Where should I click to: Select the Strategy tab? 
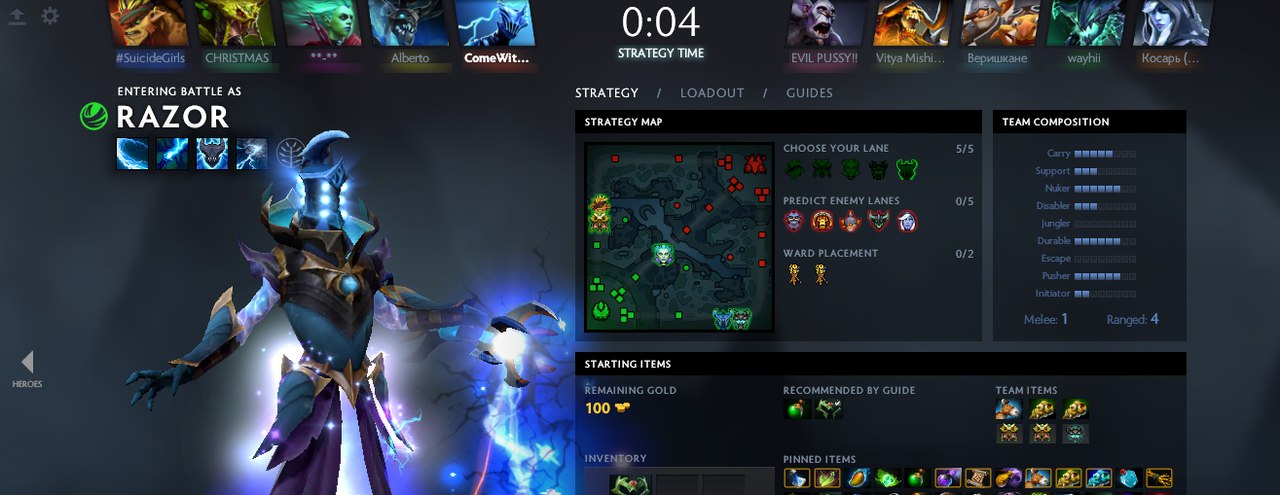606,93
